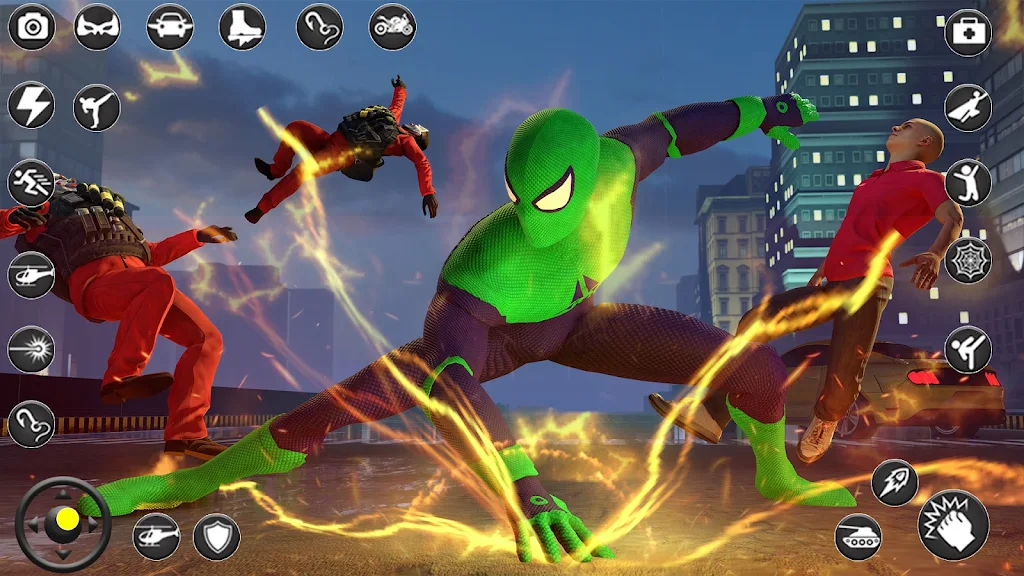Launch the rocket ability
Viewport: 1024px width, 576px height.
(x=894, y=482)
